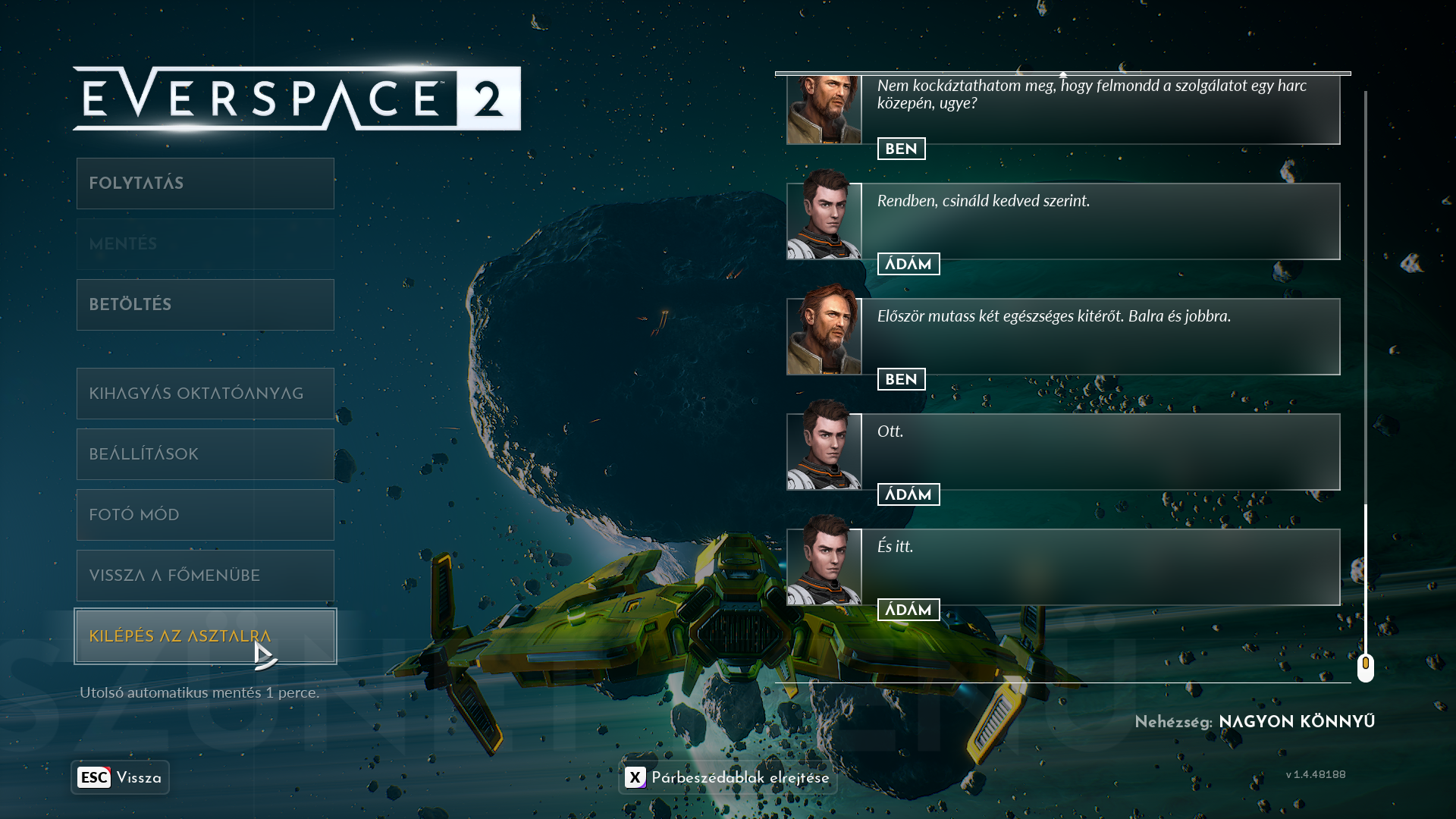Enter Fotó Mód photo mode
The height and width of the screenshot is (819, 1456).
pyautogui.click(x=205, y=515)
